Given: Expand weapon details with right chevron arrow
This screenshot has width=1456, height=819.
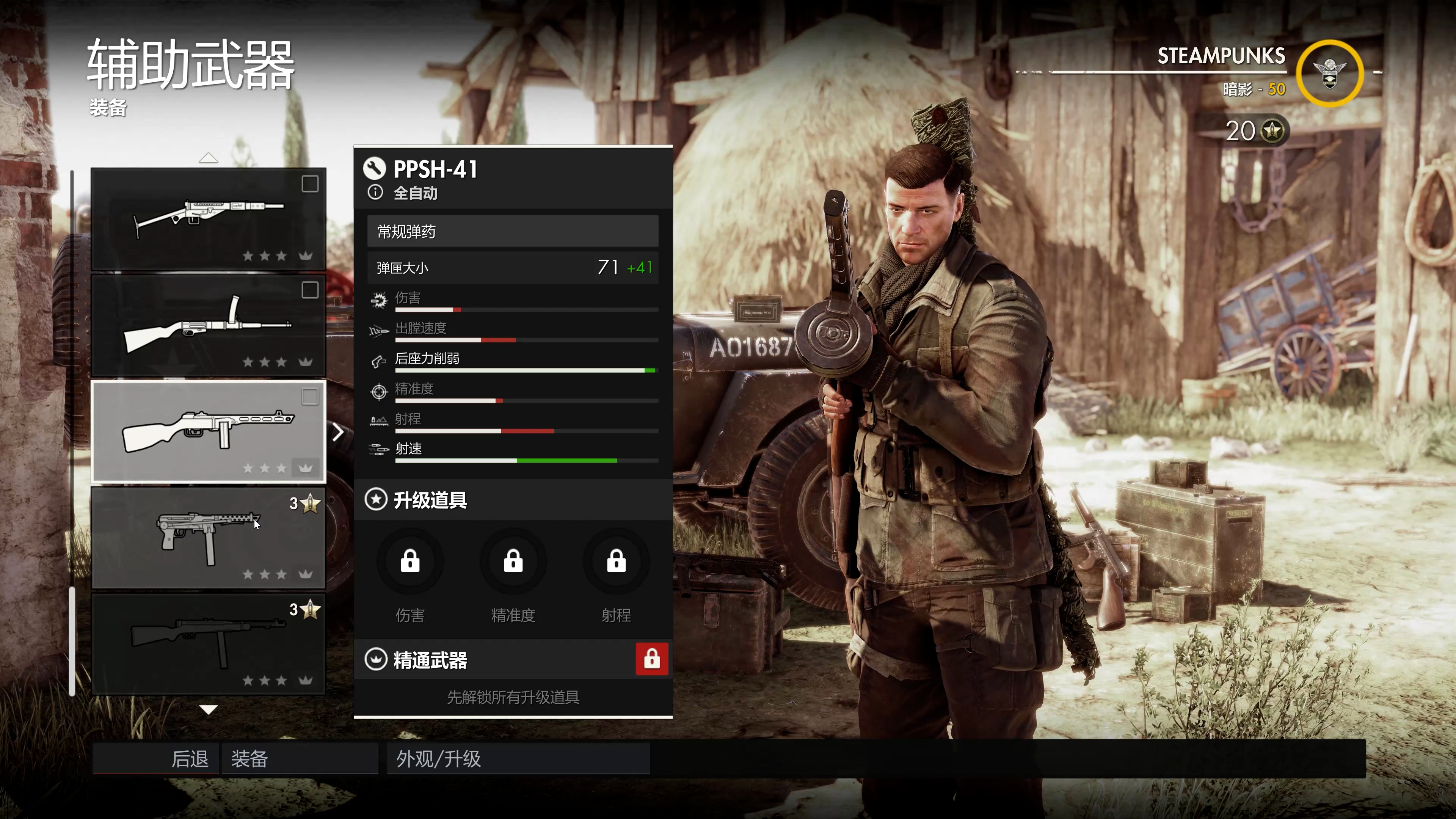Looking at the screenshot, I should coord(338,432).
